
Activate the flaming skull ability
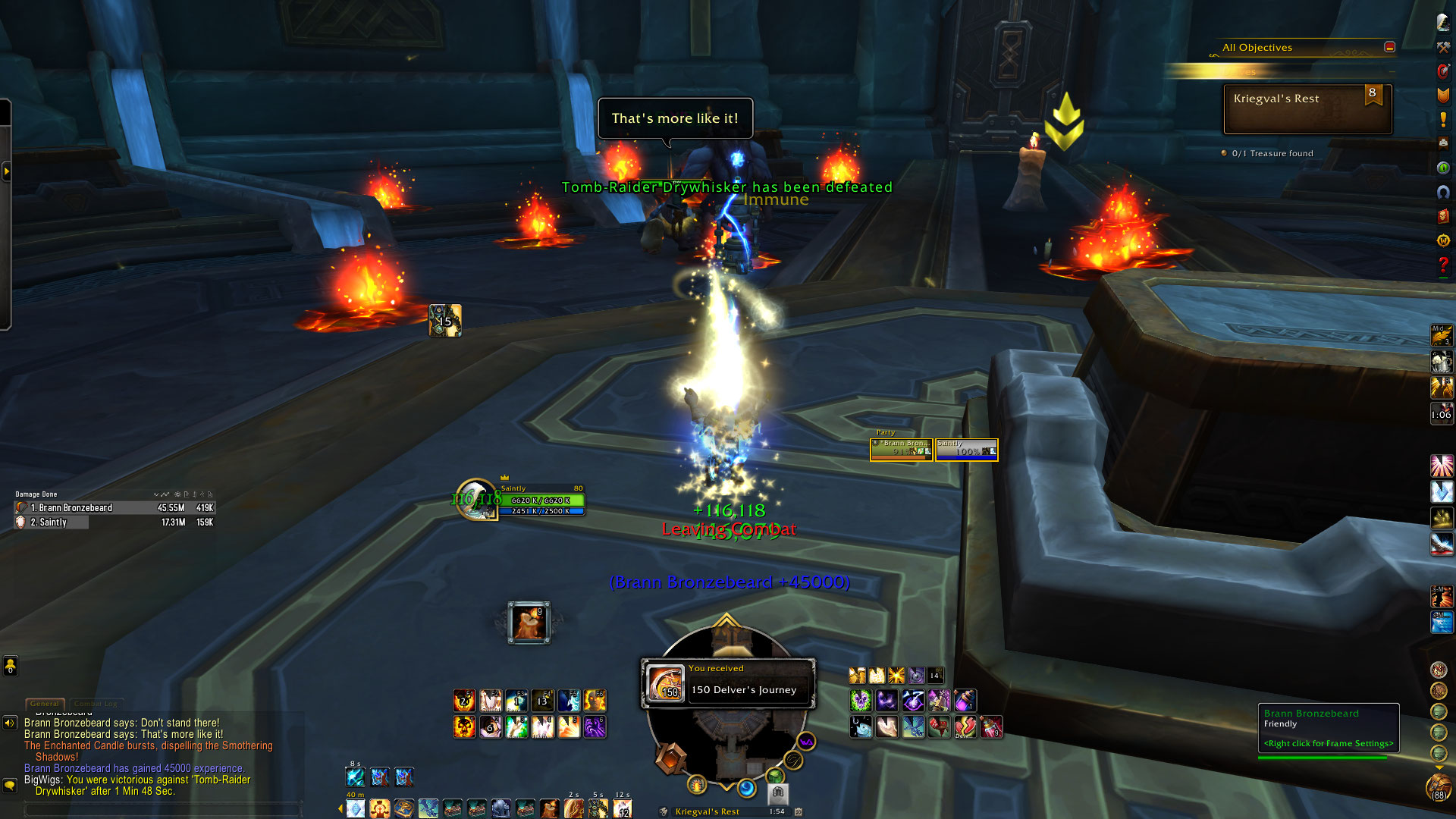click(464, 727)
